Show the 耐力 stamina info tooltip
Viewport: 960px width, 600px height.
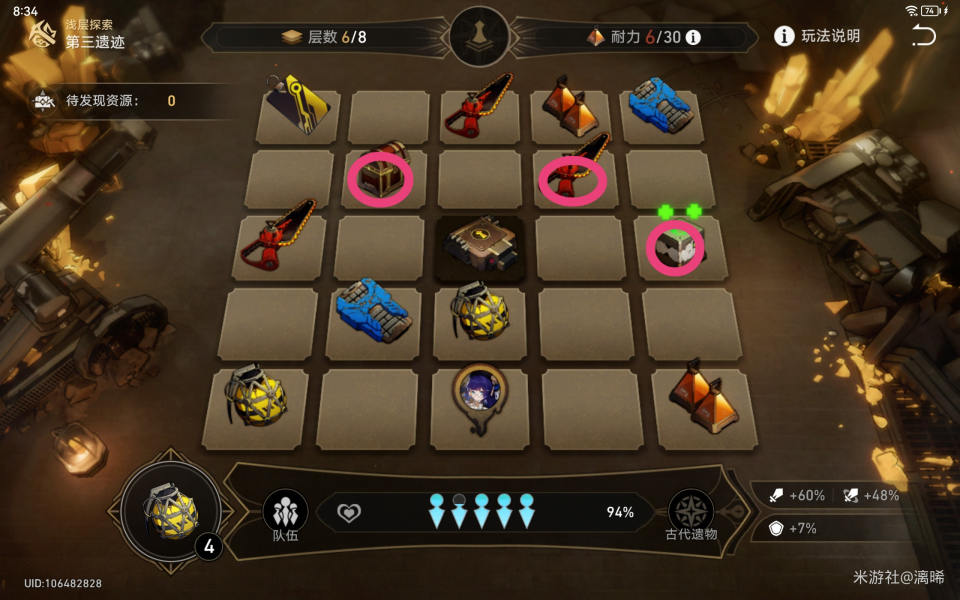point(692,37)
